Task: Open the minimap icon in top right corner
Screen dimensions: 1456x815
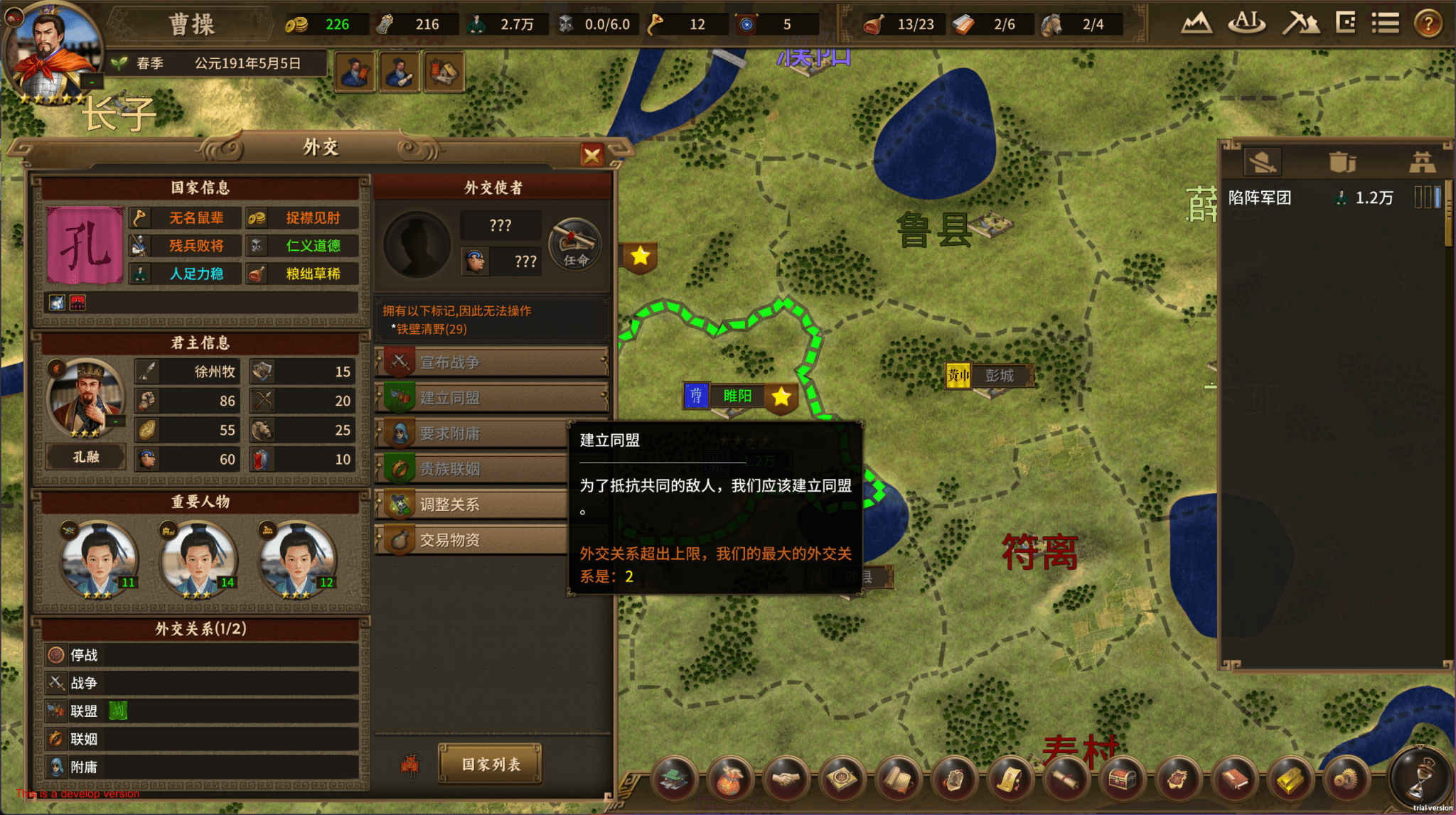Action: click(1345, 22)
